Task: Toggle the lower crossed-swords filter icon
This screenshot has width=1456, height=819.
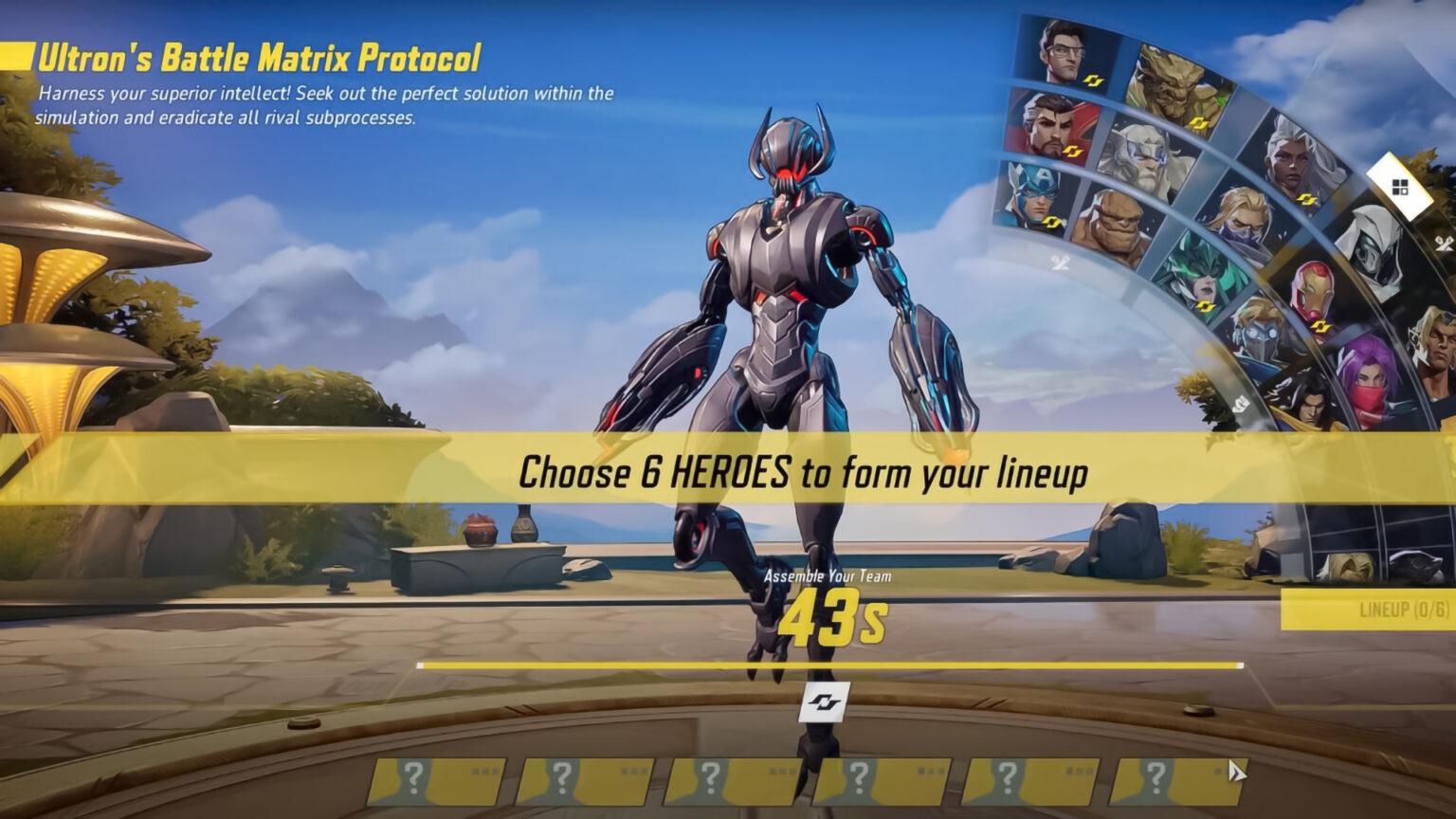Action: (x=1241, y=401)
